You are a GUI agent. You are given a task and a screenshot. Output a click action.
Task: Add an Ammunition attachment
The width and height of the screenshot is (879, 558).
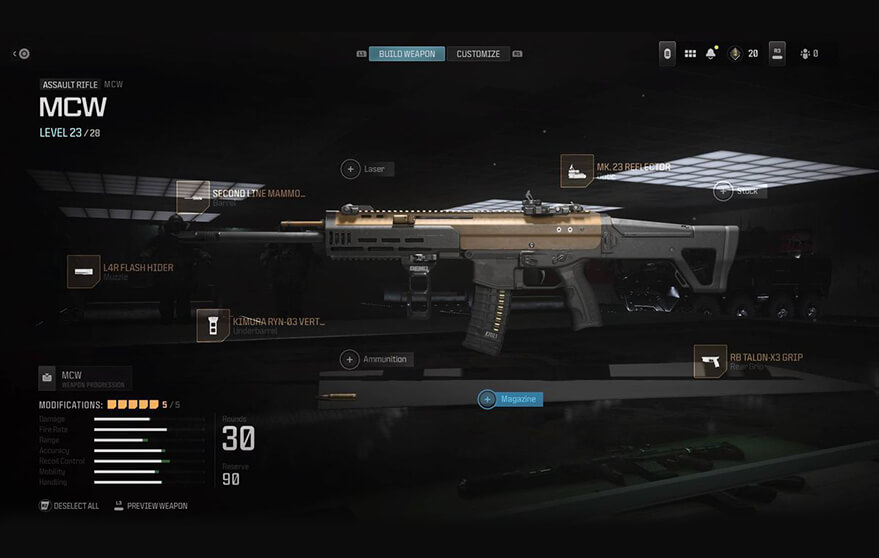coord(350,359)
